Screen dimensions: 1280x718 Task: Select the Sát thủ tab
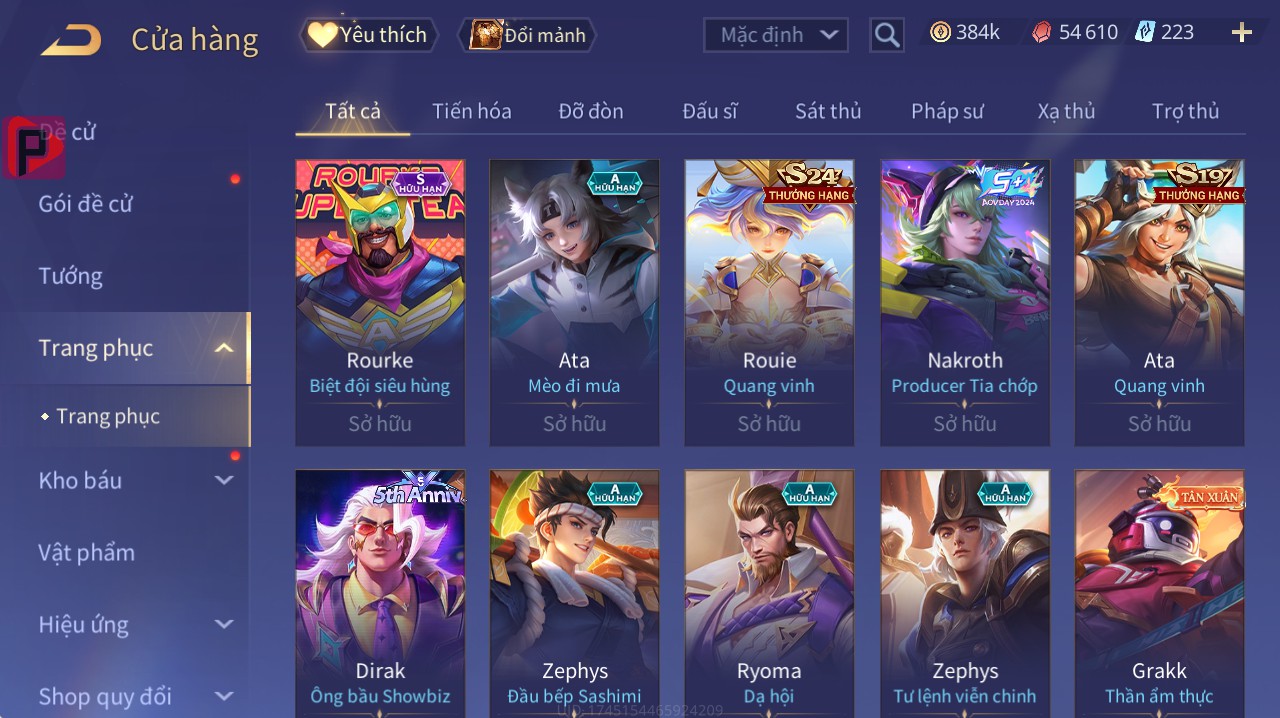point(828,111)
